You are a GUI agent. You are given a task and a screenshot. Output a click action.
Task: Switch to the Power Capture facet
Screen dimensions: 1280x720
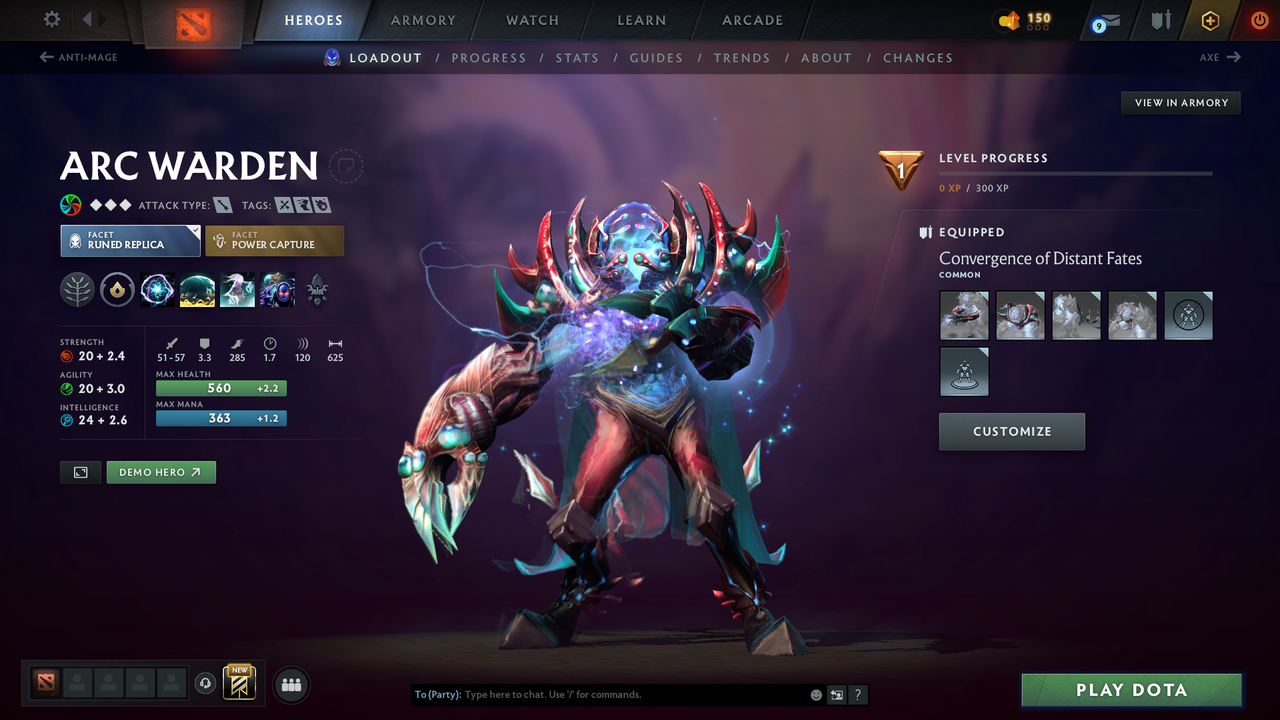click(274, 240)
